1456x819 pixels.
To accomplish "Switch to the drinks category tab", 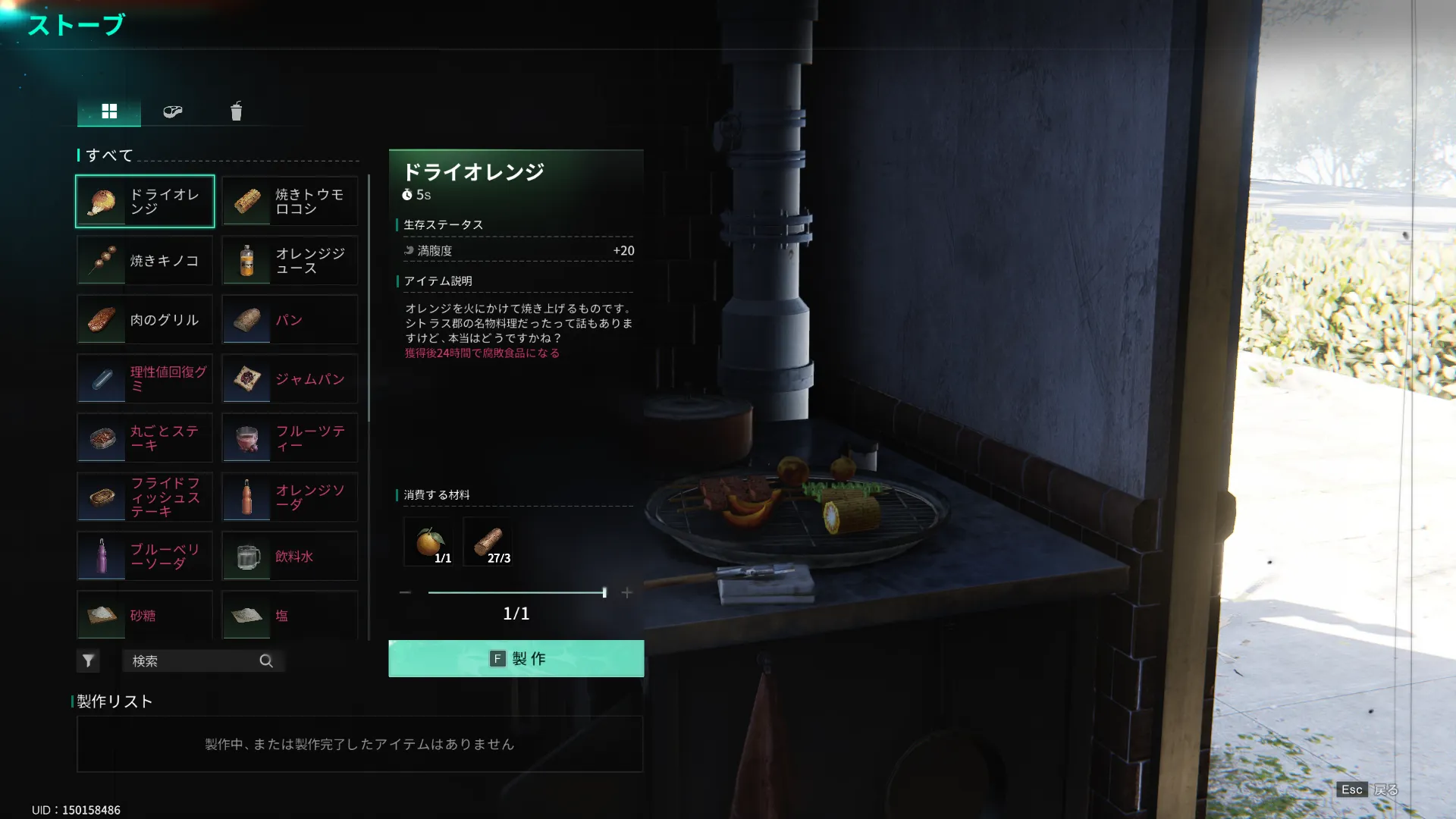I will pyautogui.click(x=237, y=111).
